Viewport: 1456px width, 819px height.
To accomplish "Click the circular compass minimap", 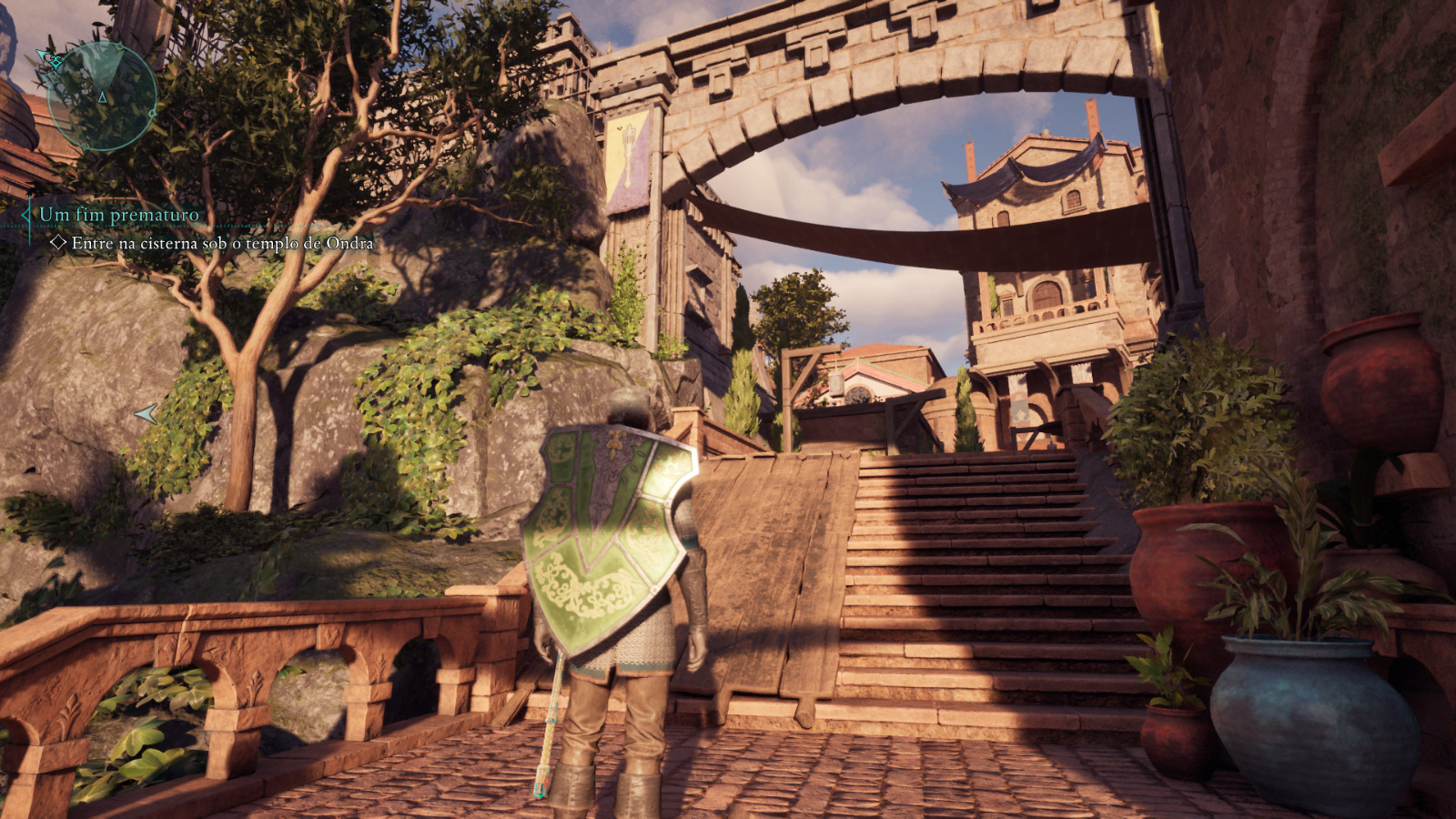I will tap(102, 96).
